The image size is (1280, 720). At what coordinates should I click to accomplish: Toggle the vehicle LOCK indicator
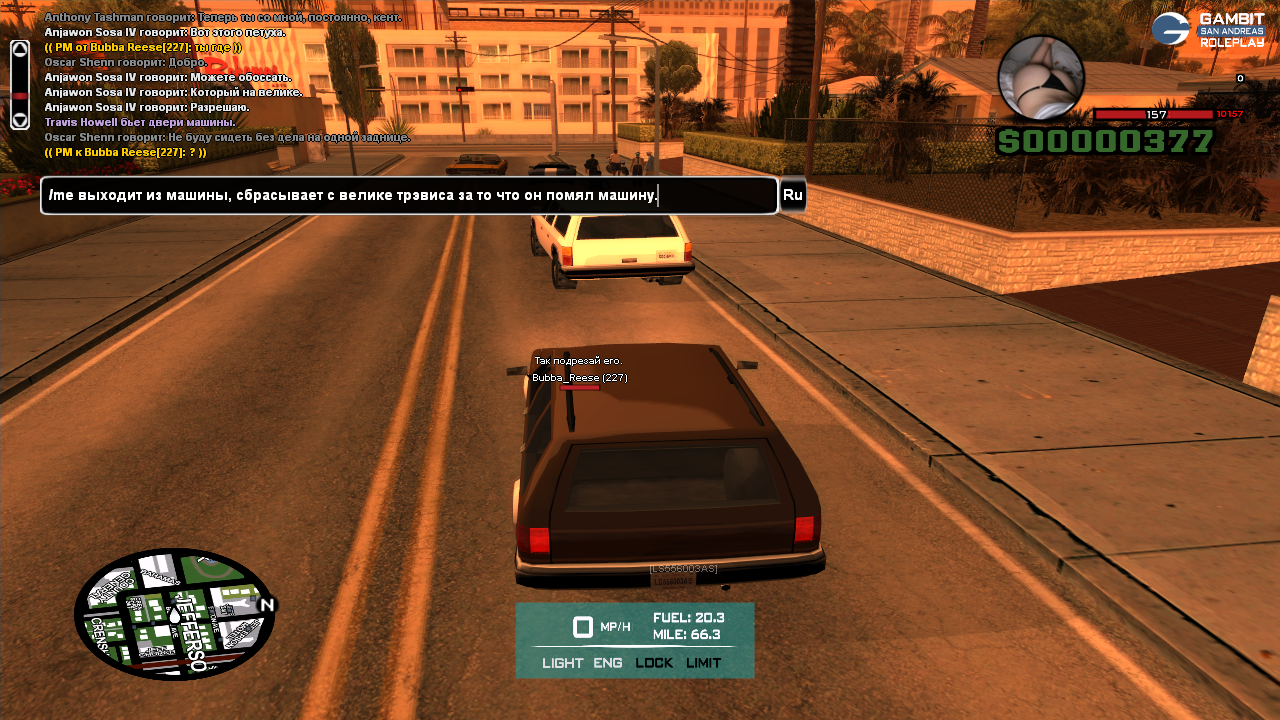(x=654, y=663)
